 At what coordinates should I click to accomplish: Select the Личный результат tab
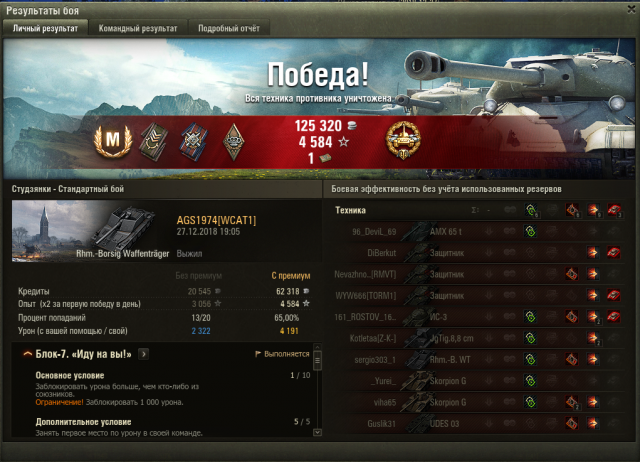click(46, 29)
